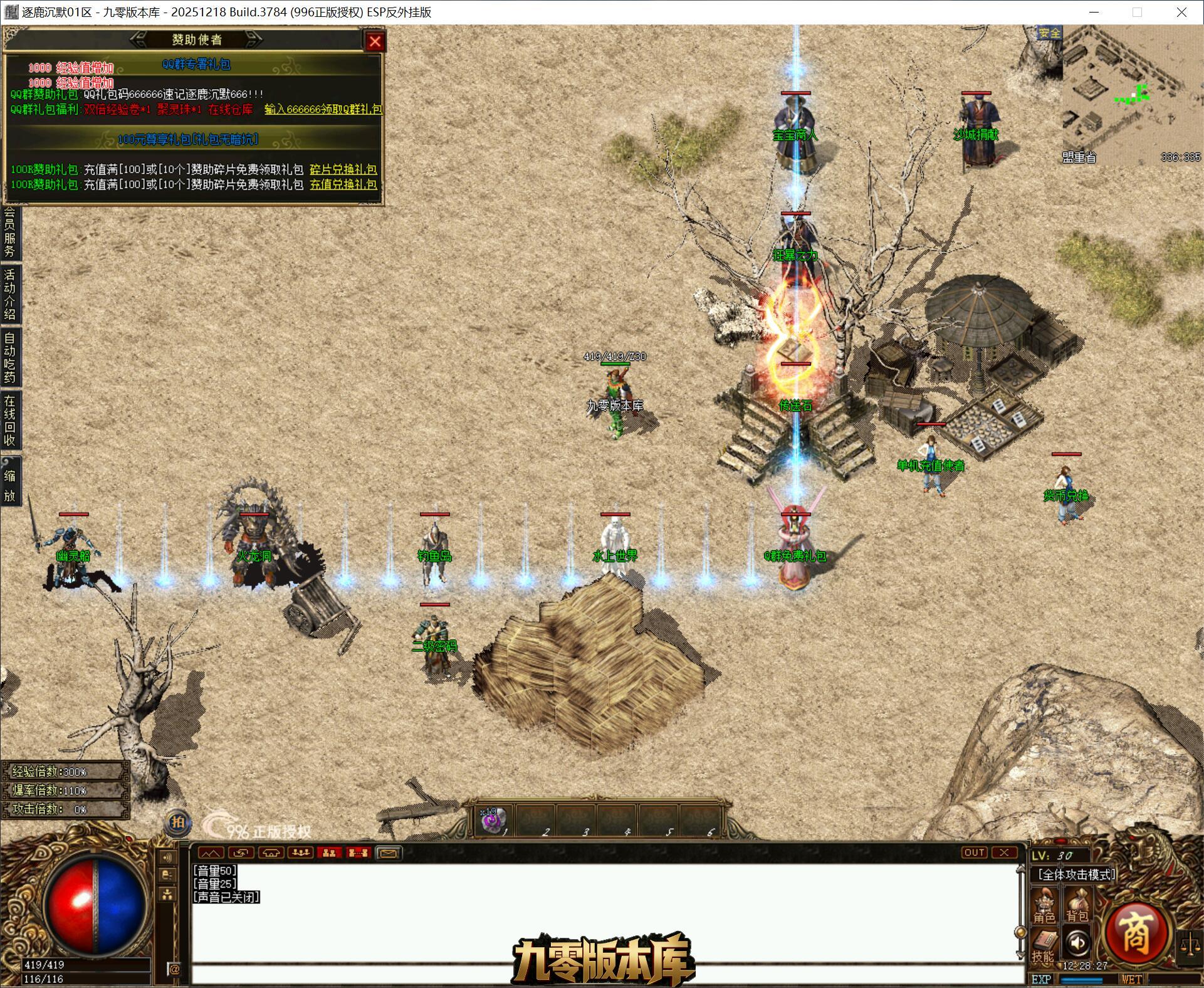Viewport: 1204px width, 988px height.
Task: Open the 活动介绍 side tab
Action: [9, 293]
